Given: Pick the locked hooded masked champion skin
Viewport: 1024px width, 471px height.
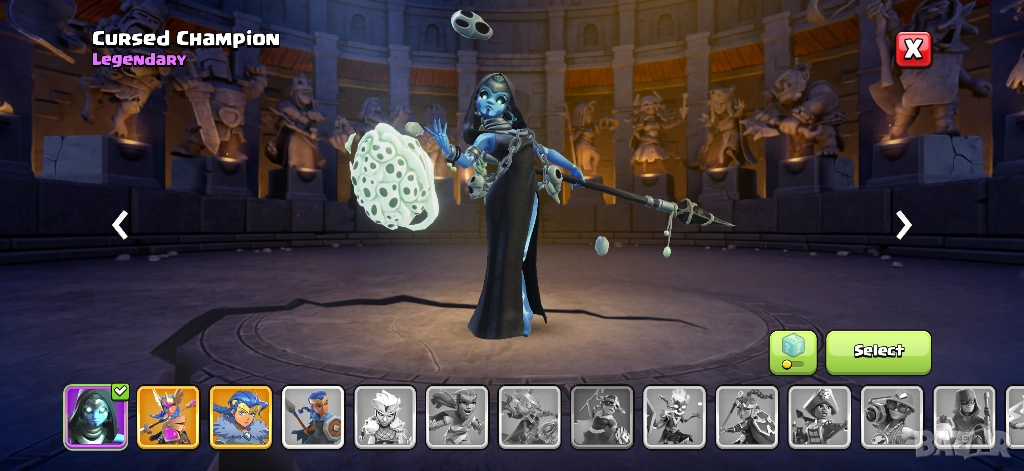Looking at the screenshot, I should coord(964,416).
